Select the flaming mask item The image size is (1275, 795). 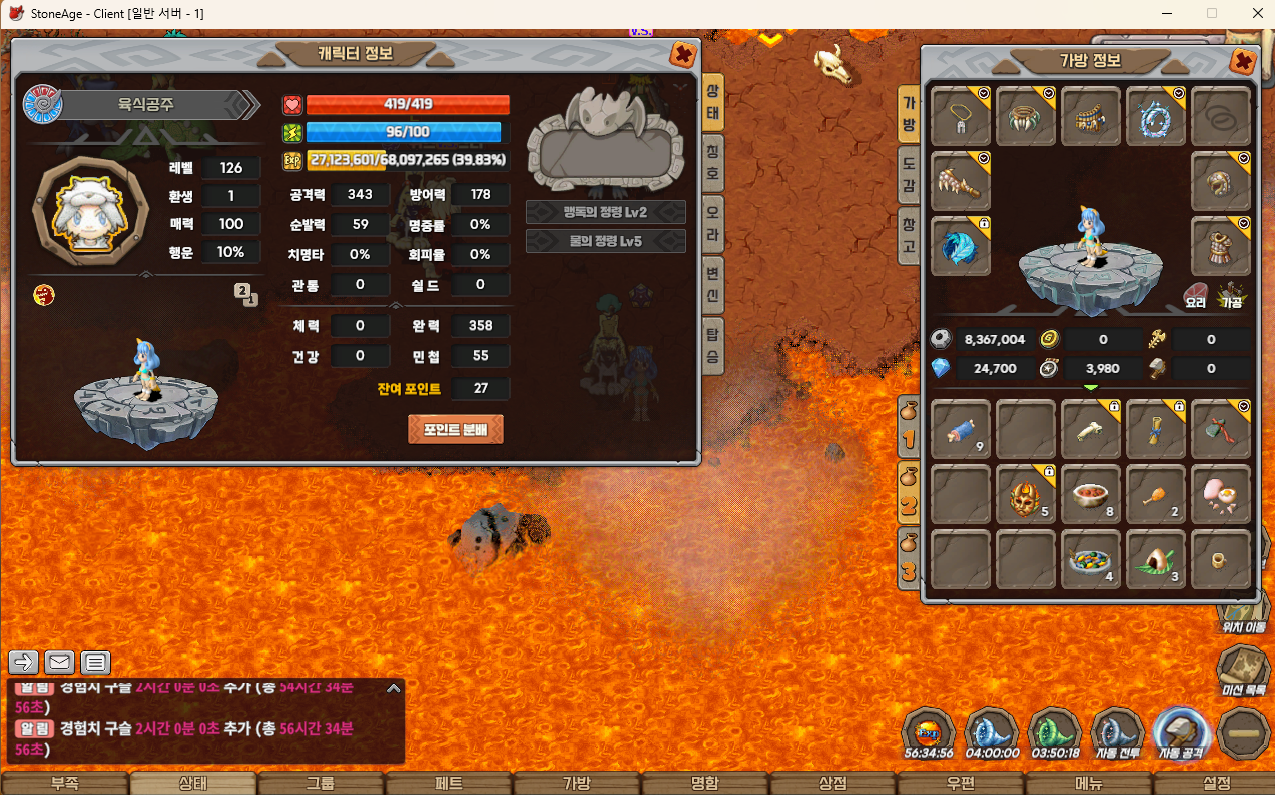[x=1026, y=493]
